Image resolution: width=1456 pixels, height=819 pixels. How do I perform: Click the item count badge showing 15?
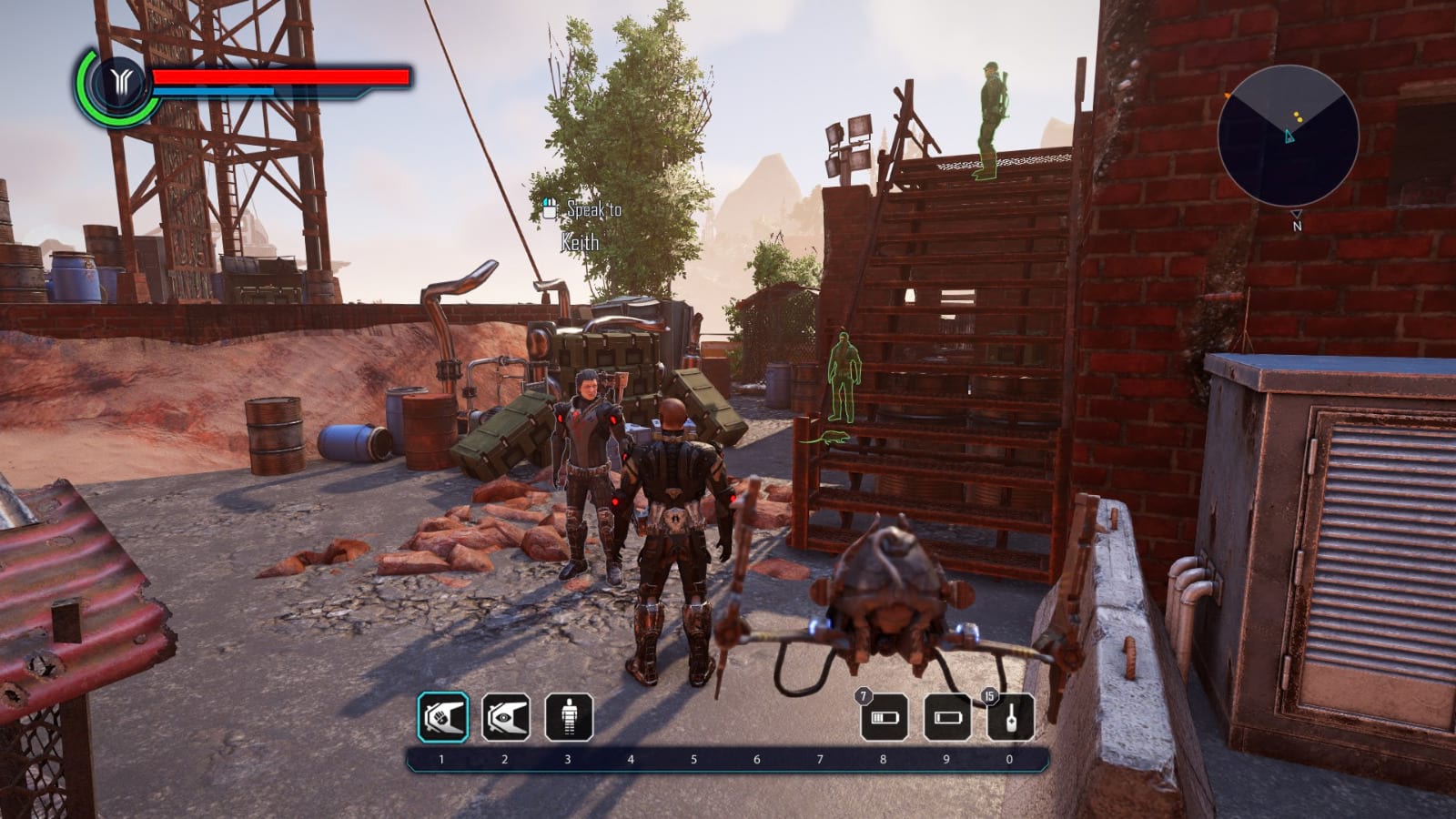[989, 693]
